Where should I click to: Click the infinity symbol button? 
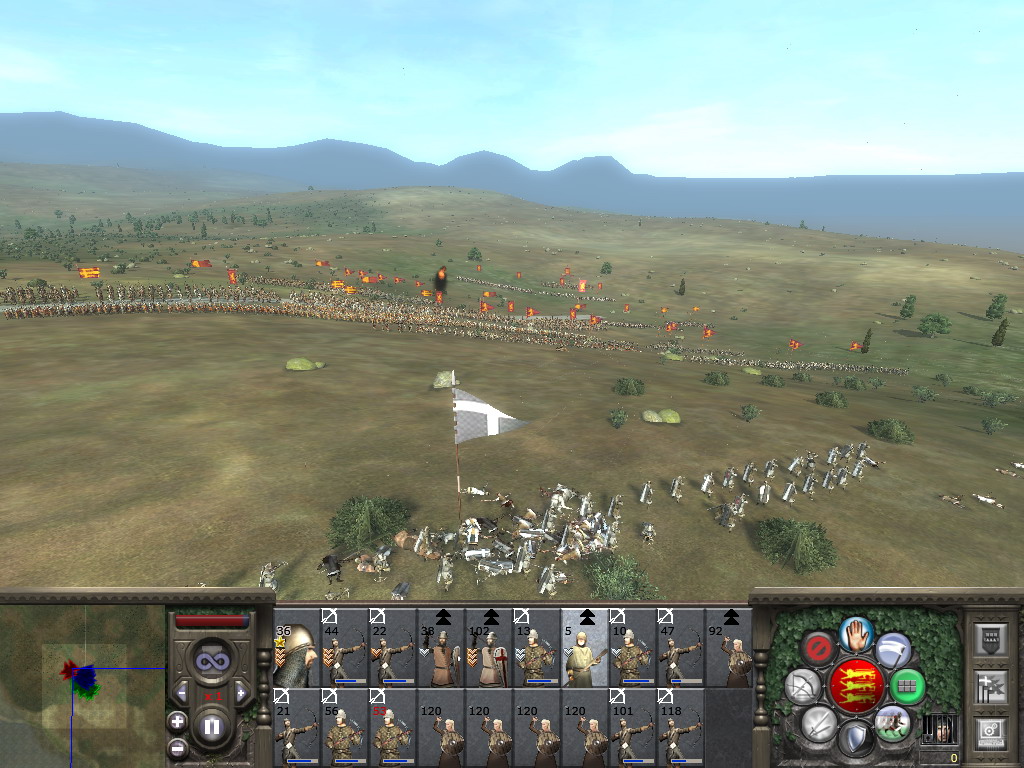(212, 660)
